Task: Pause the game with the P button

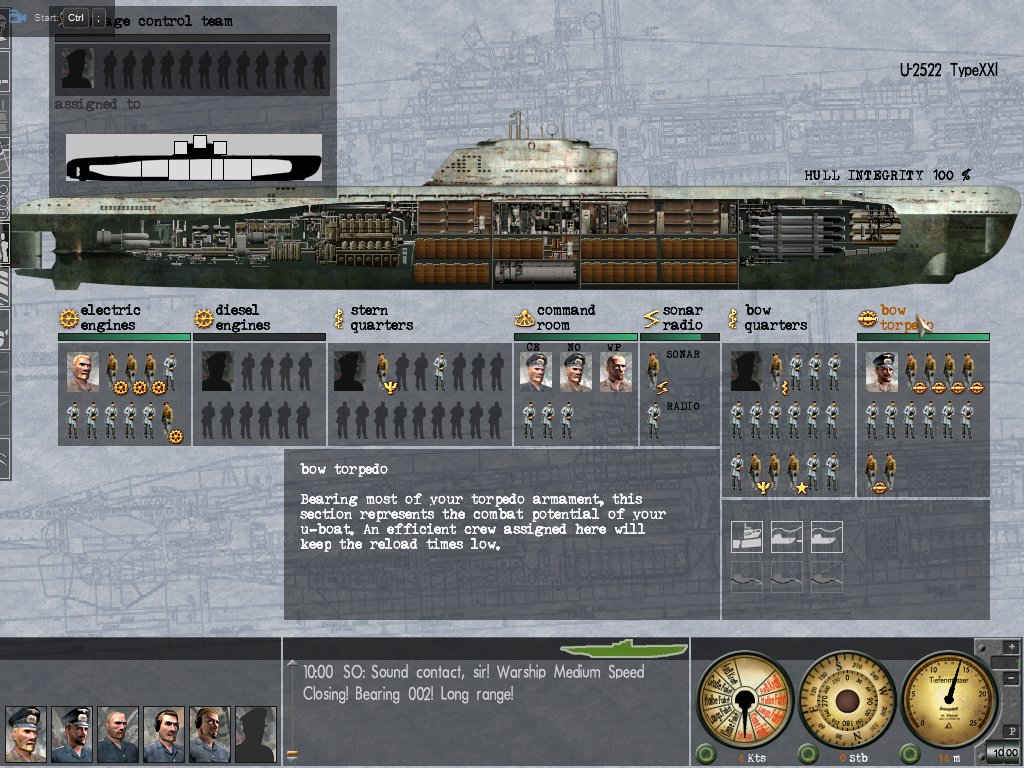Action: coord(1012,731)
